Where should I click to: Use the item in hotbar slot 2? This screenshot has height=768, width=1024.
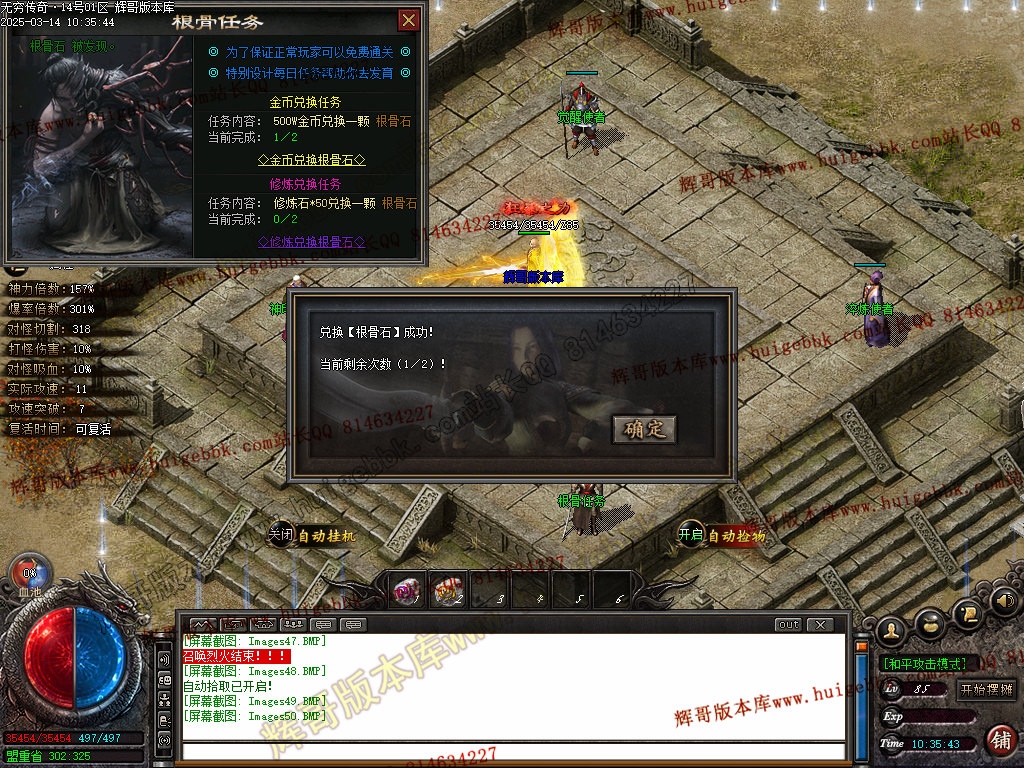click(449, 591)
